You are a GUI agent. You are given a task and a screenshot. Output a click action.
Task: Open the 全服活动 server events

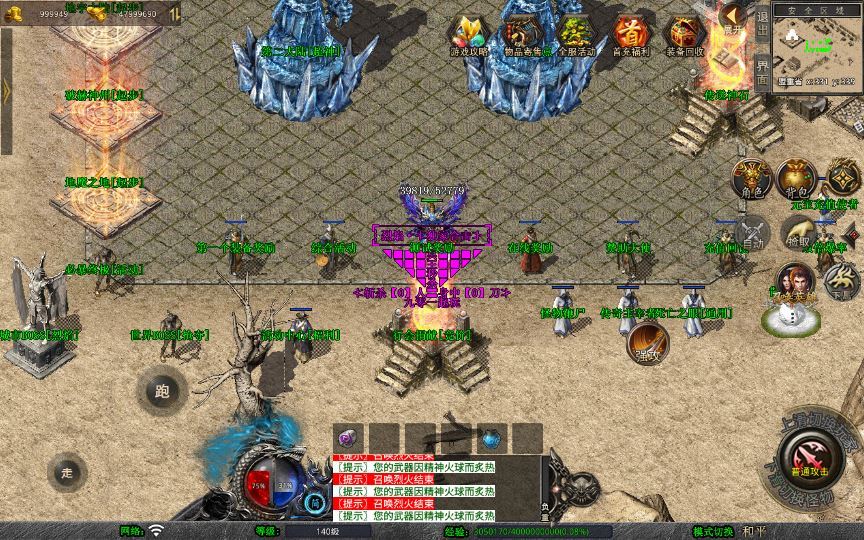point(575,34)
